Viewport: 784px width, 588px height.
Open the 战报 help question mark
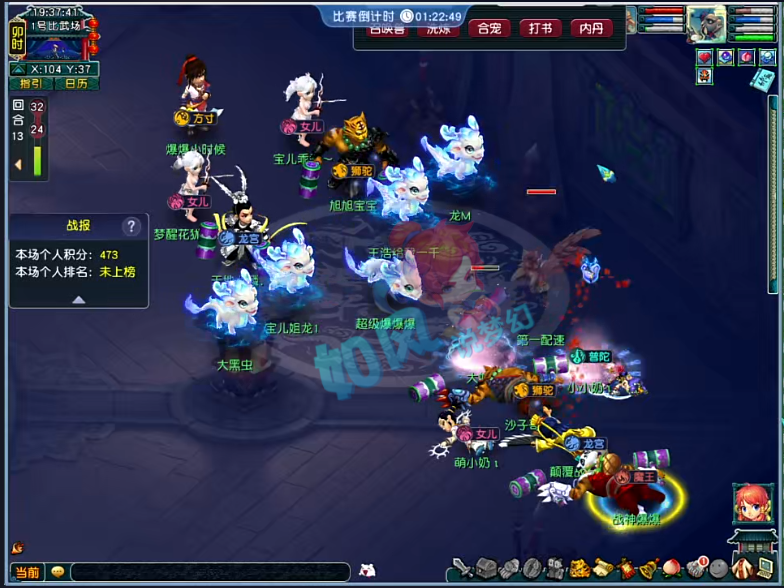coord(131,226)
